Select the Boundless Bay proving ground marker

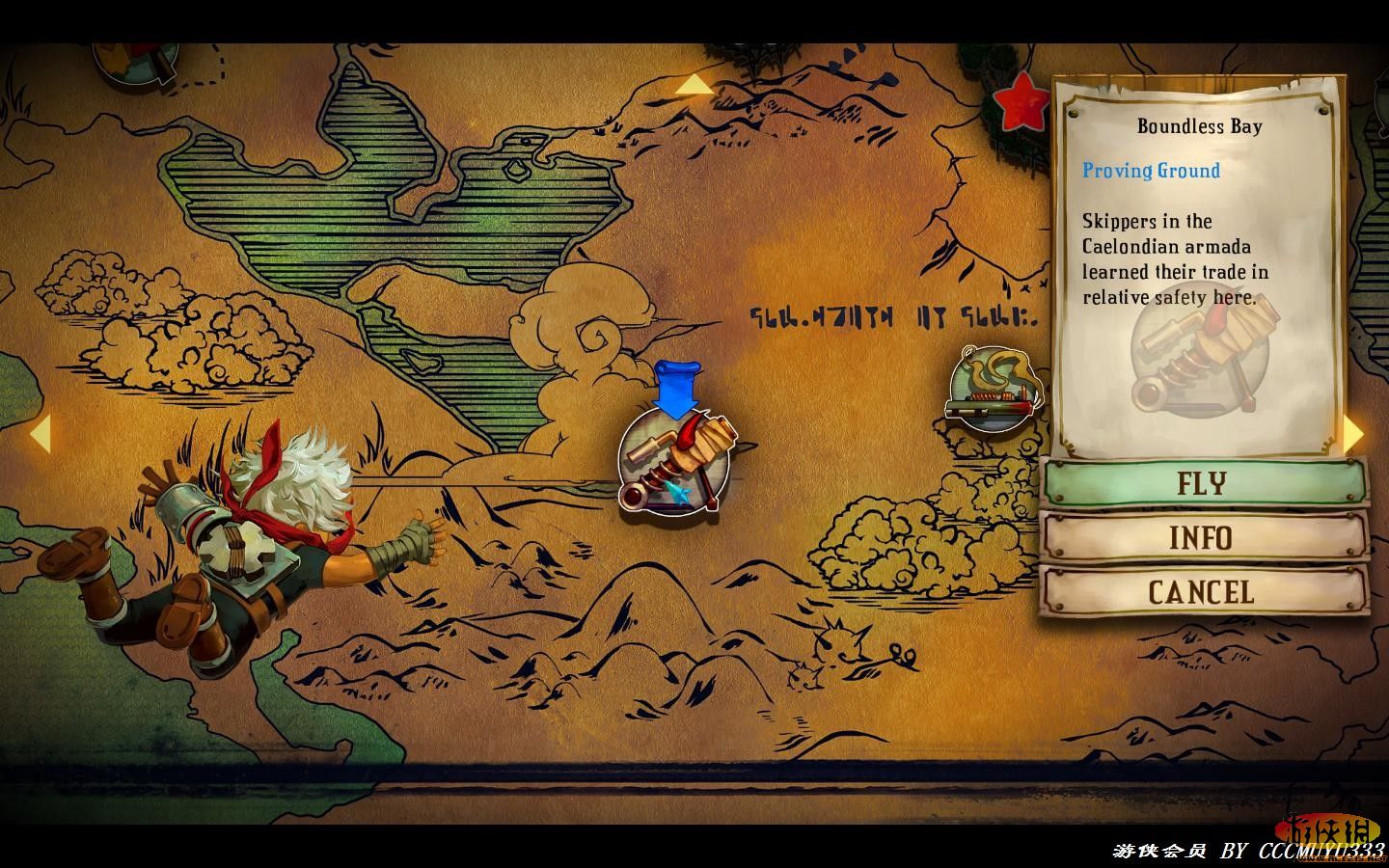click(672, 463)
